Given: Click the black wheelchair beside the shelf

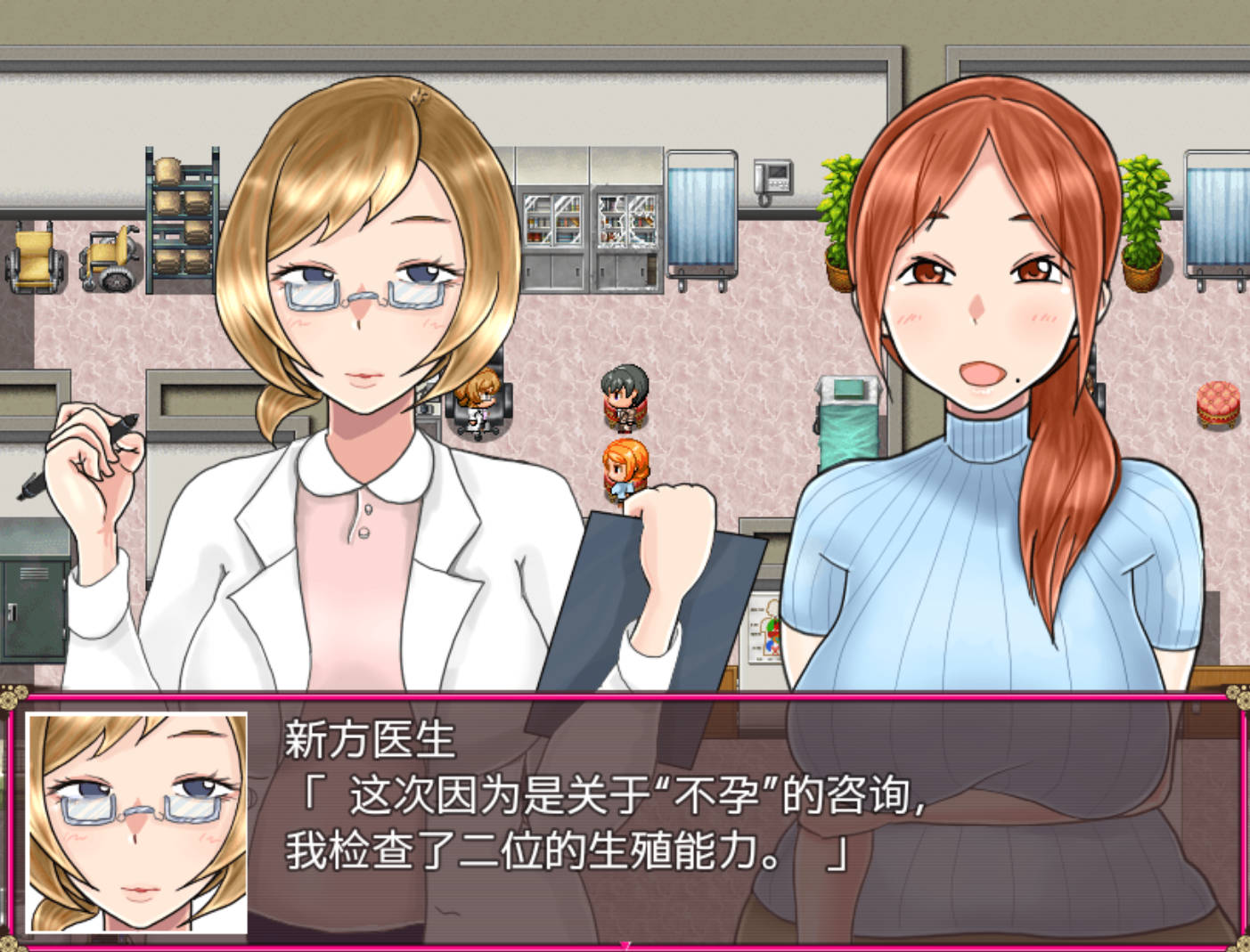Looking at the screenshot, I should pyautogui.click(x=107, y=258).
